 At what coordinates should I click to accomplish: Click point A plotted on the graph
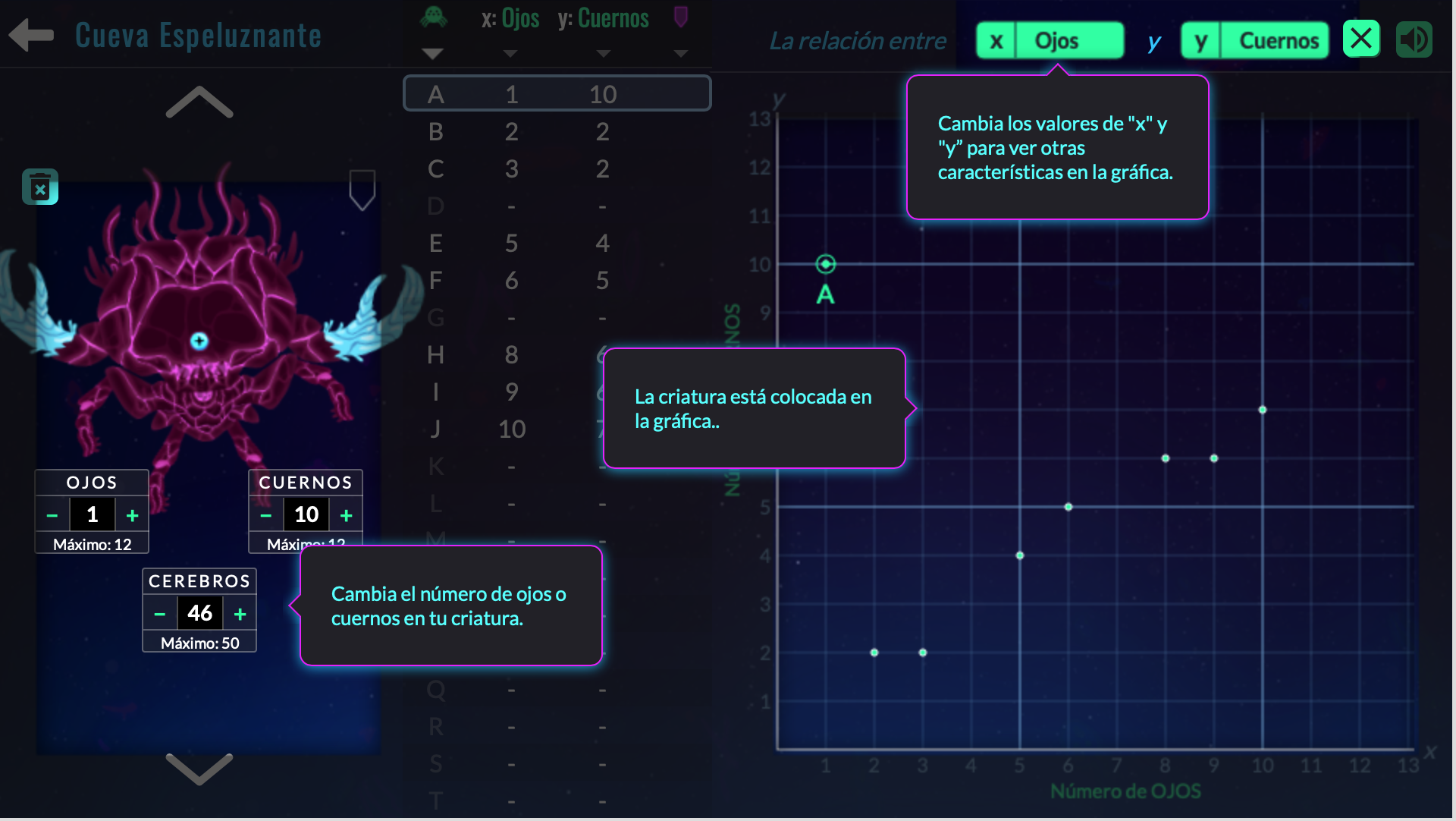coord(824,264)
